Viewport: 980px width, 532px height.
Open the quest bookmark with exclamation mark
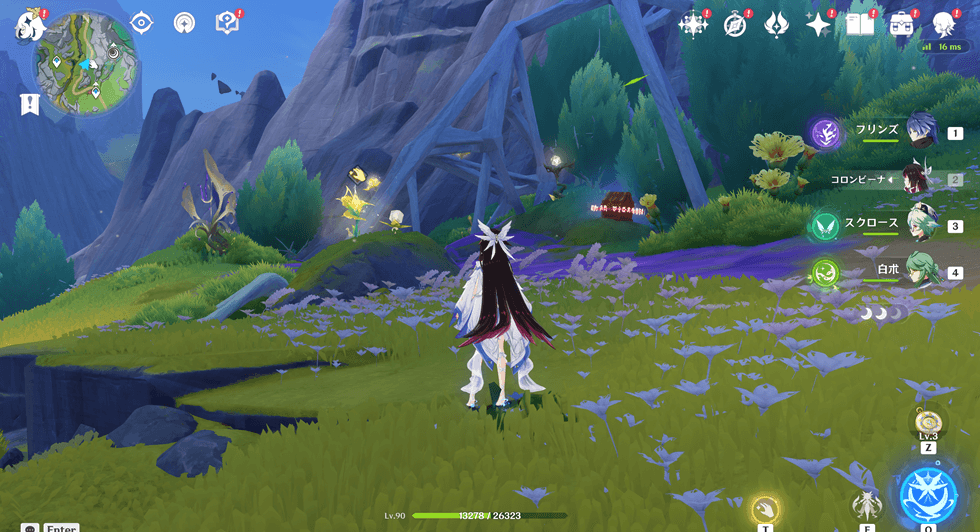point(28,103)
